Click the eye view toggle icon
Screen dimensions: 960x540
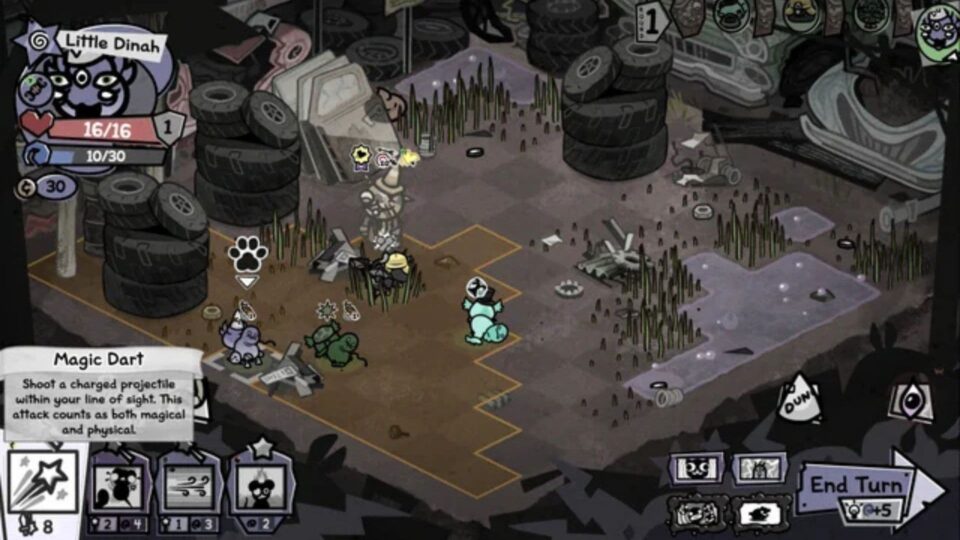[x=911, y=400]
